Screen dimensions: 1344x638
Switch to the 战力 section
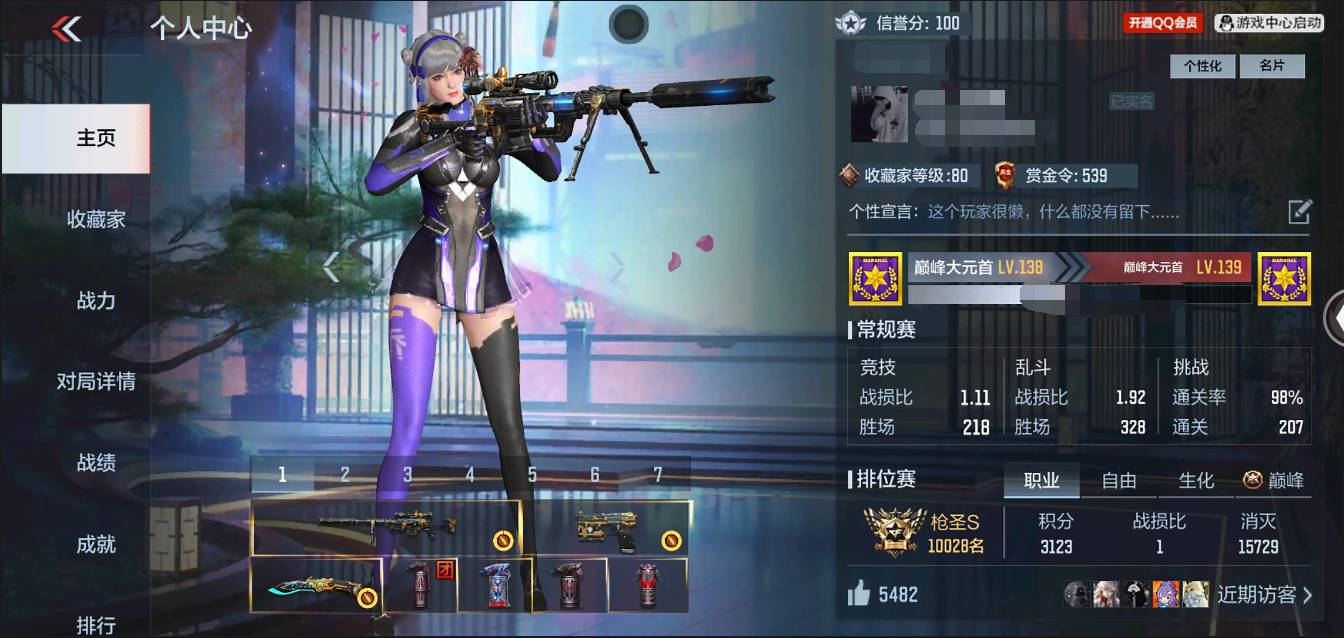click(x=96, y=300)
